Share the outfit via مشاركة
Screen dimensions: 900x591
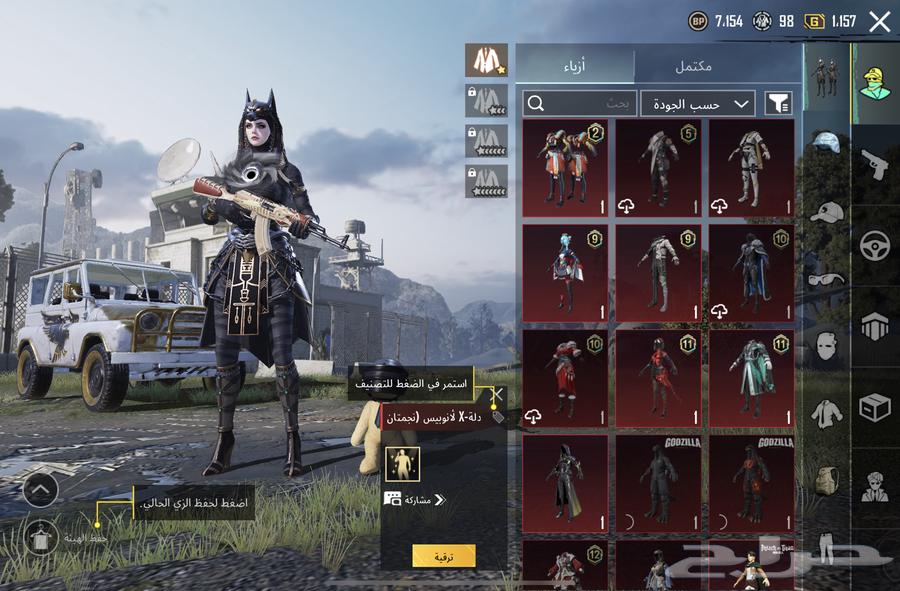(414, 499)
